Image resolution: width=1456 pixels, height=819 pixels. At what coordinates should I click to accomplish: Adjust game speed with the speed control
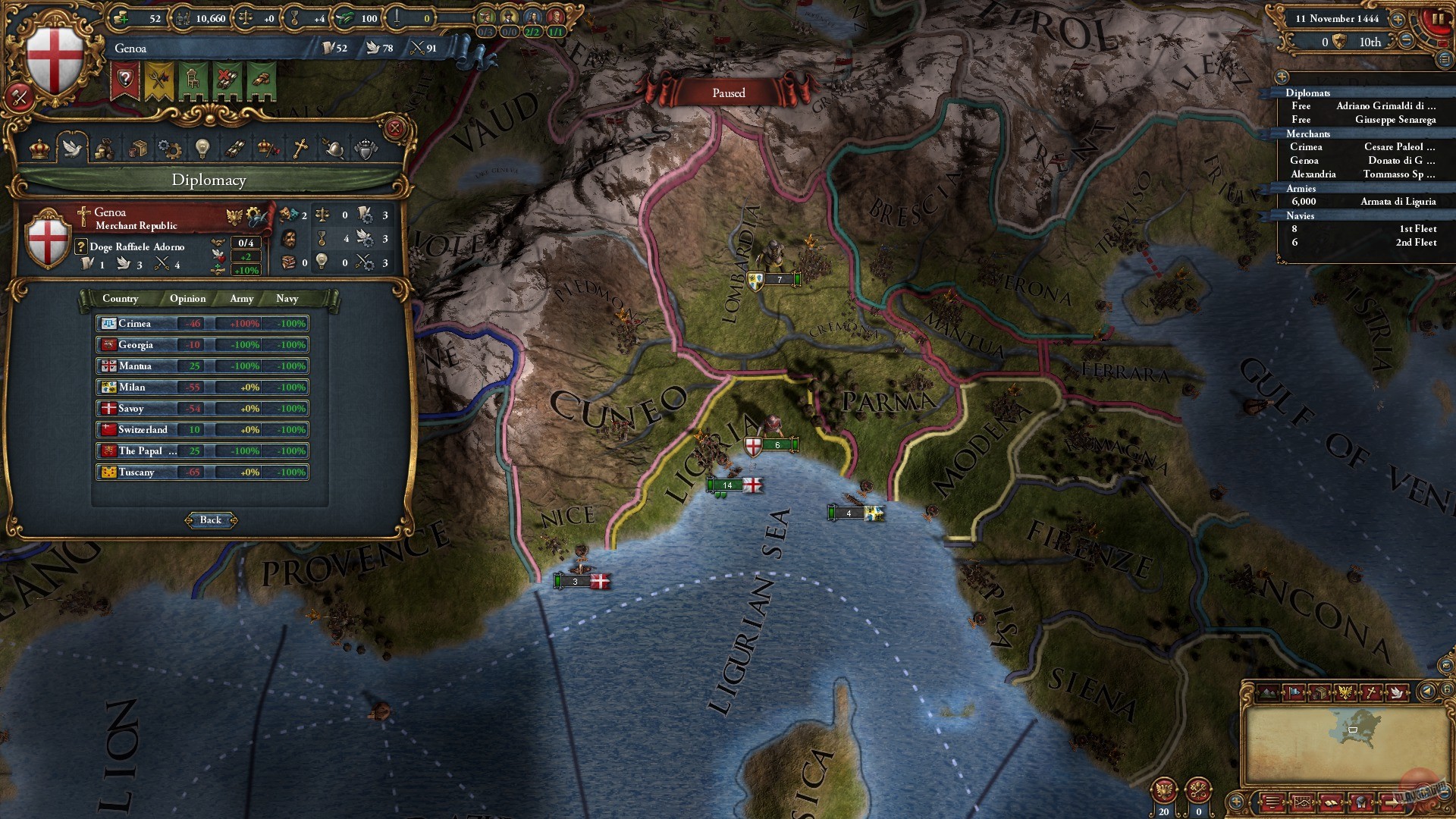1398,19
